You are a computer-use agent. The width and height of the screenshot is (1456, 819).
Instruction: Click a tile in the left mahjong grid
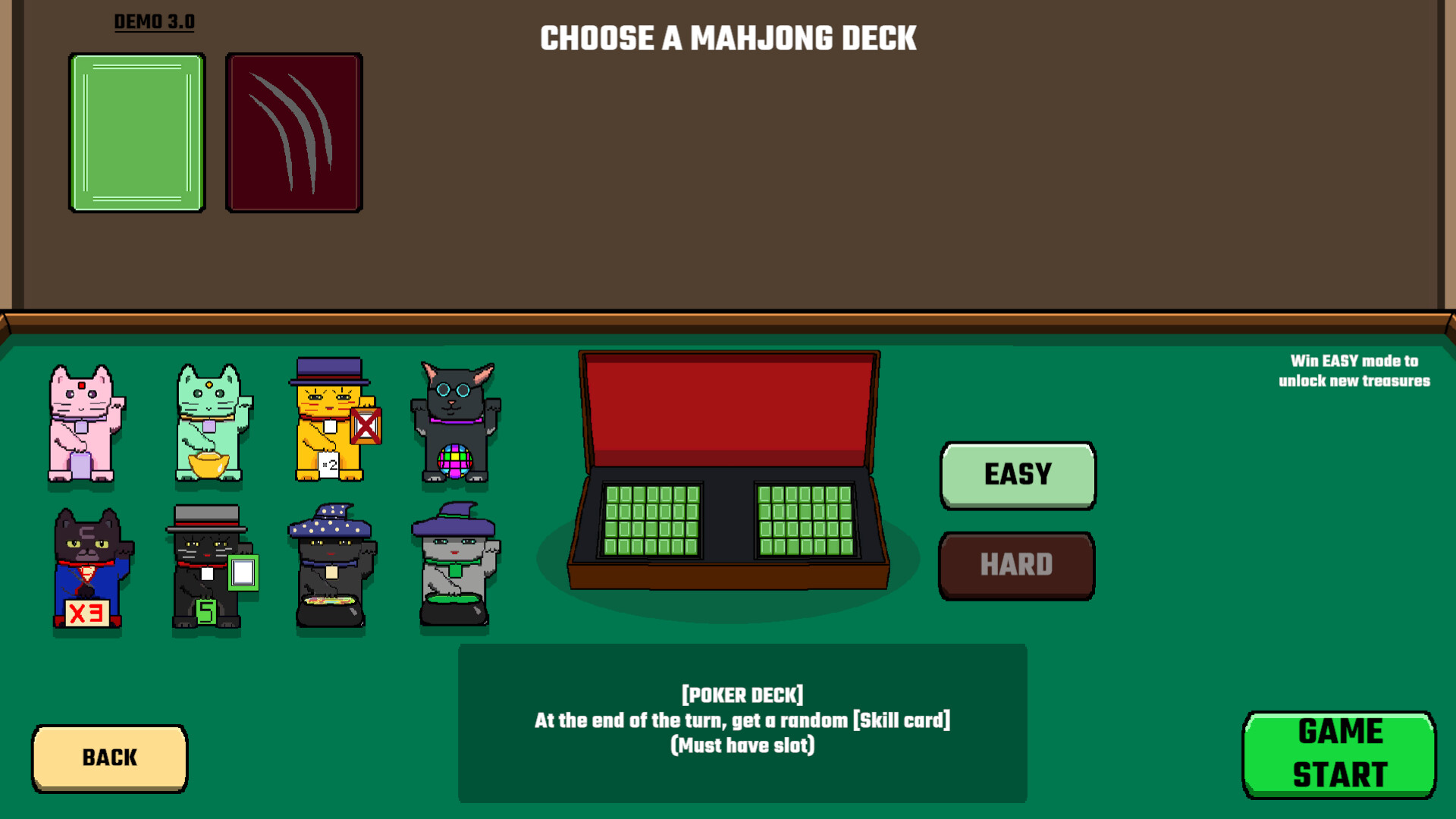point(652,523)
